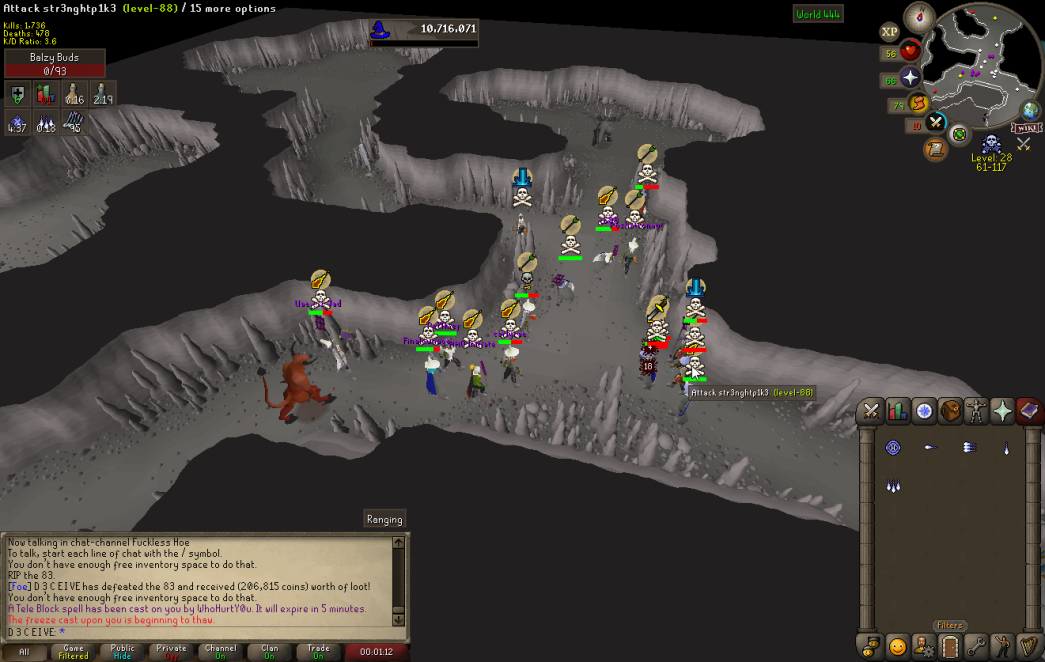The height and width of the screenshot is (662, 1045).
Task: Click the spellbook Filters button
Action: point(949,626)
